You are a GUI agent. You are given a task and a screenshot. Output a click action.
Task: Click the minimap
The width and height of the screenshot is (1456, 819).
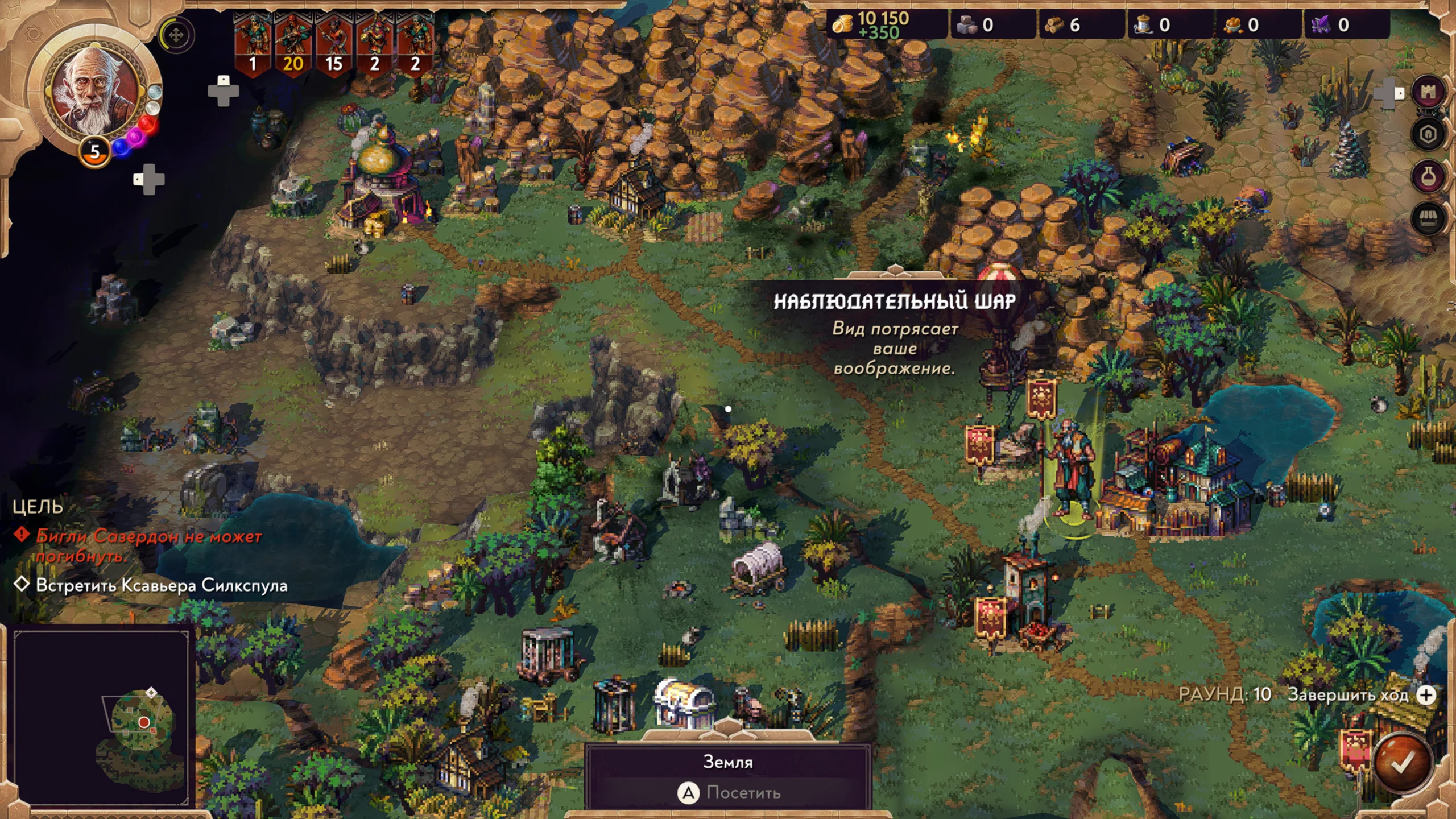point(101,718)
